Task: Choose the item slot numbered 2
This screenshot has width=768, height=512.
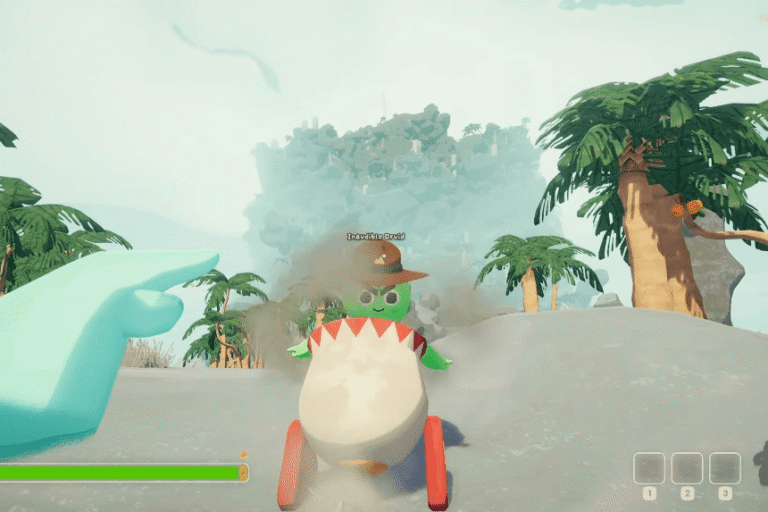Action: coord(687,468)
